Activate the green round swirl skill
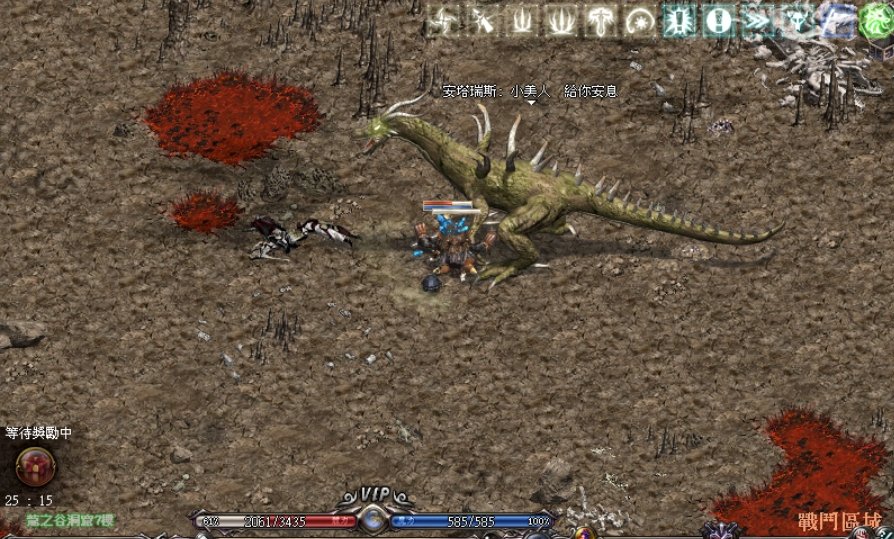This screenshot has width=894, height=539. coord(873,22)
